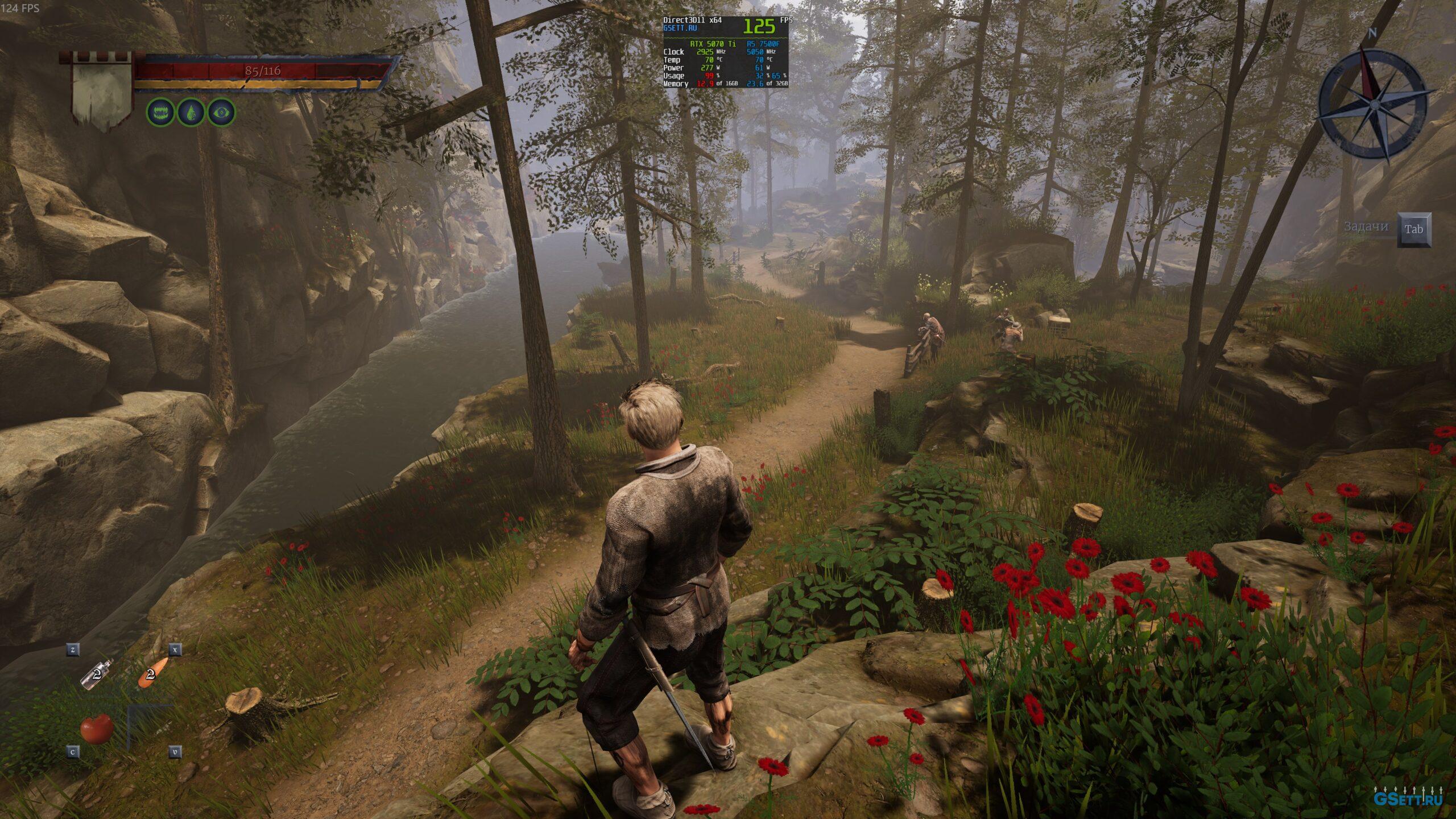Check the green eye status icon
This screenshot has height=819, width=1456.
221,113
